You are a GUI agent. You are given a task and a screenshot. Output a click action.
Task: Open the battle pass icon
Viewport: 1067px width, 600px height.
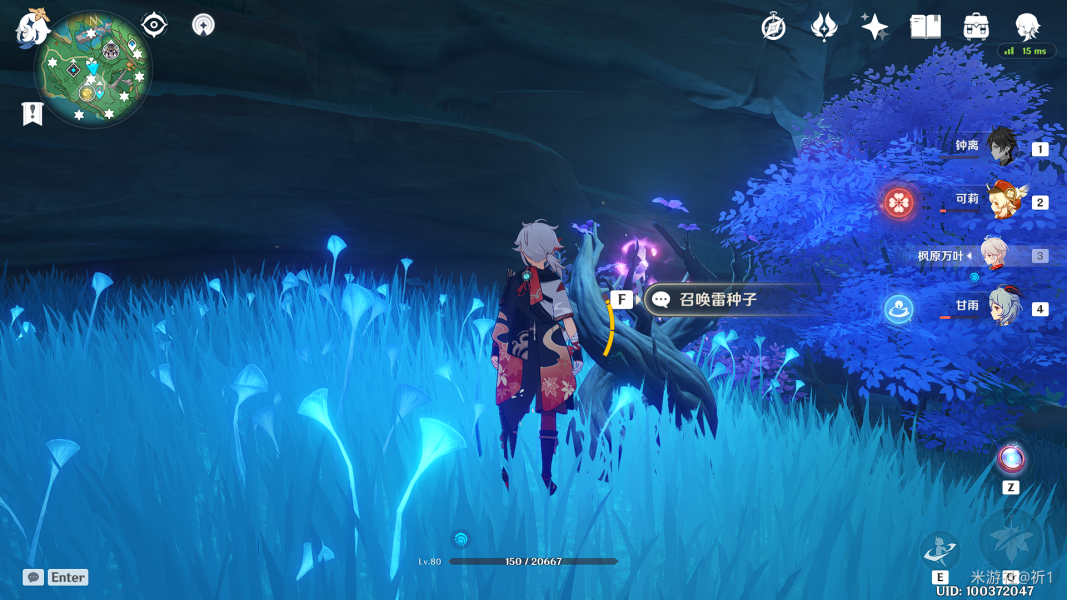[x=824, y=27]
